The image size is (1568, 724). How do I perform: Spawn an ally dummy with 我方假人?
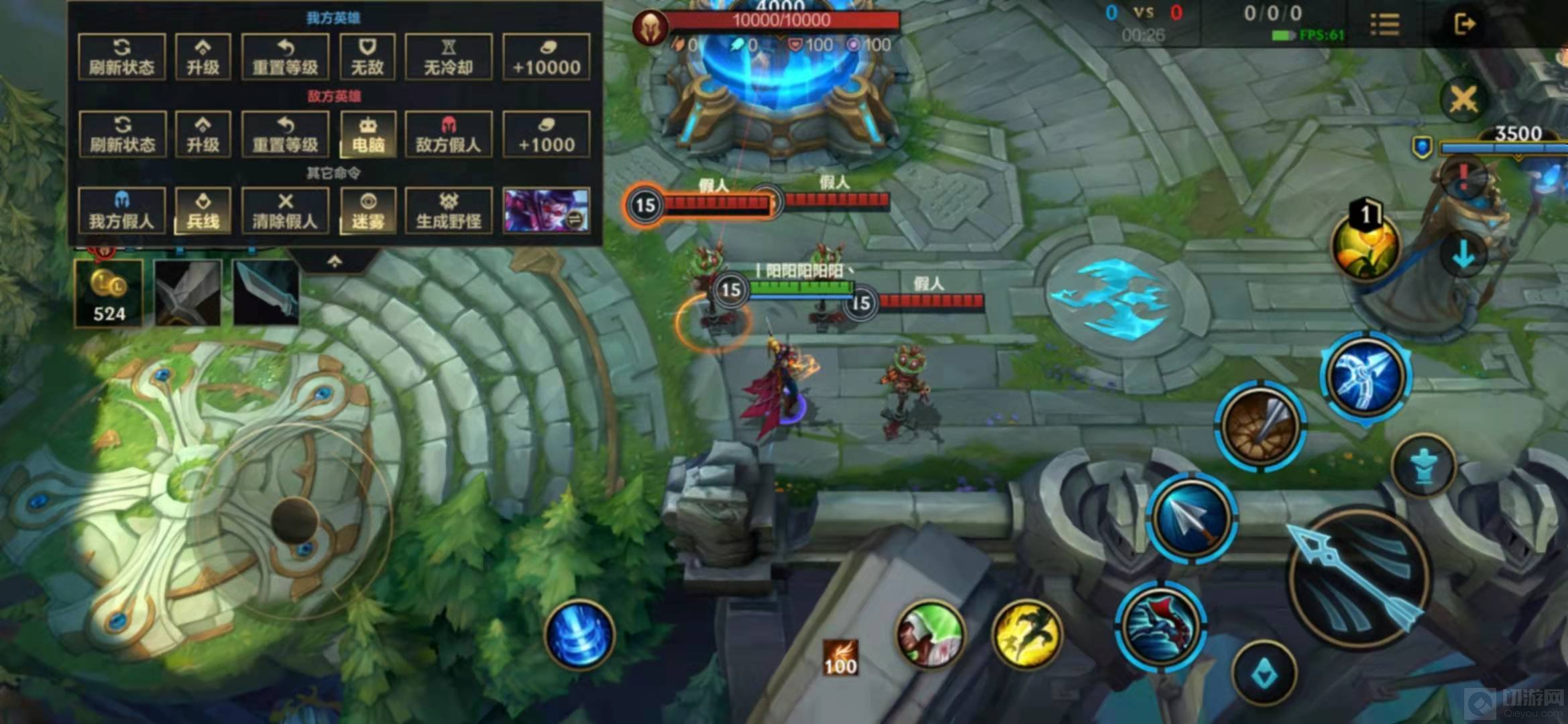pos(121,211)
